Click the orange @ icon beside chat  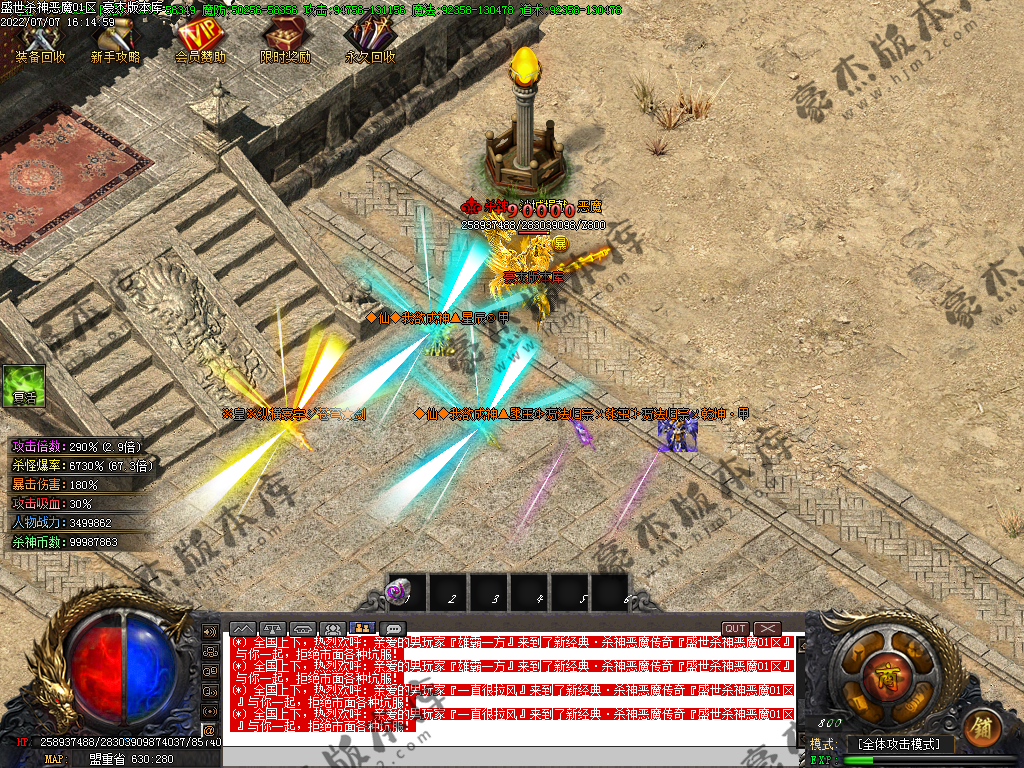[x=210, y=728]
